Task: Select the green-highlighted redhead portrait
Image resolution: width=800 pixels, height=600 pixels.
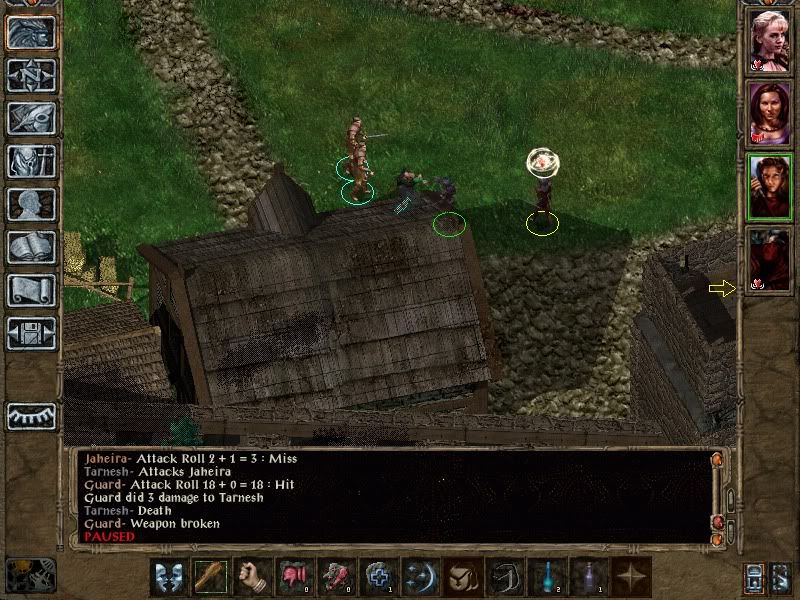Action: pos(770,186)
